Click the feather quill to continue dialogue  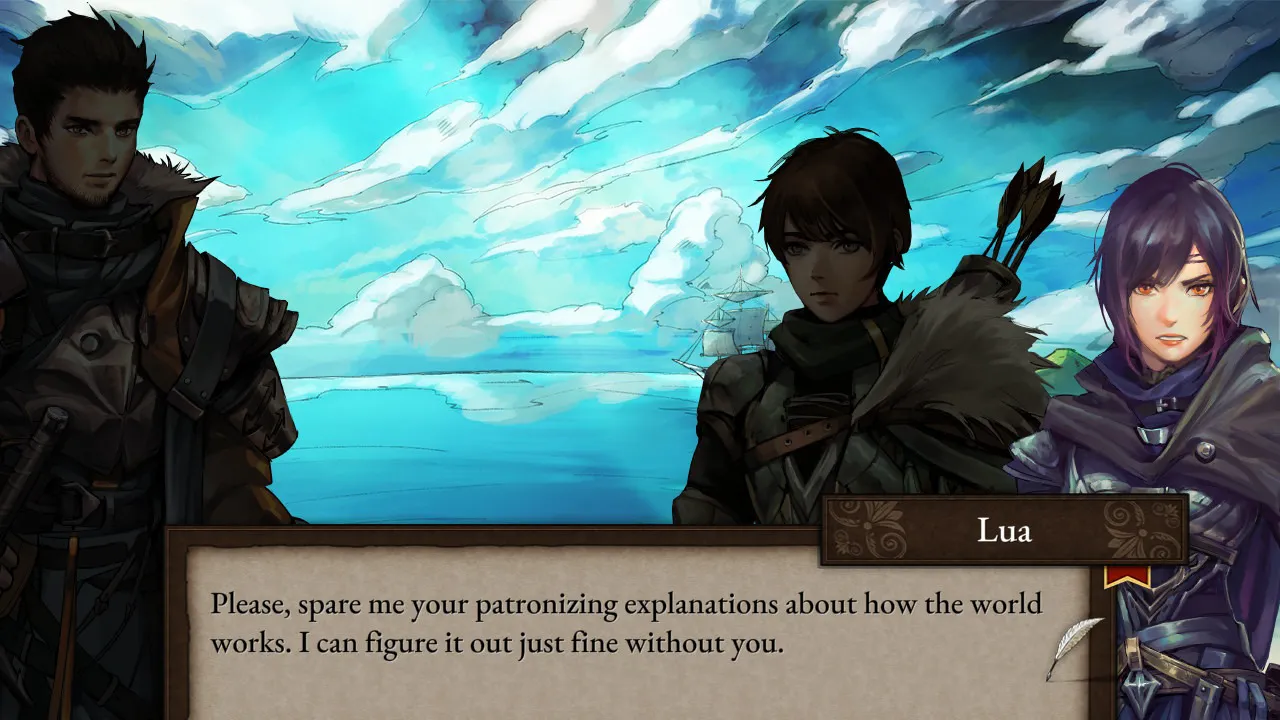tap(1074, 647)
